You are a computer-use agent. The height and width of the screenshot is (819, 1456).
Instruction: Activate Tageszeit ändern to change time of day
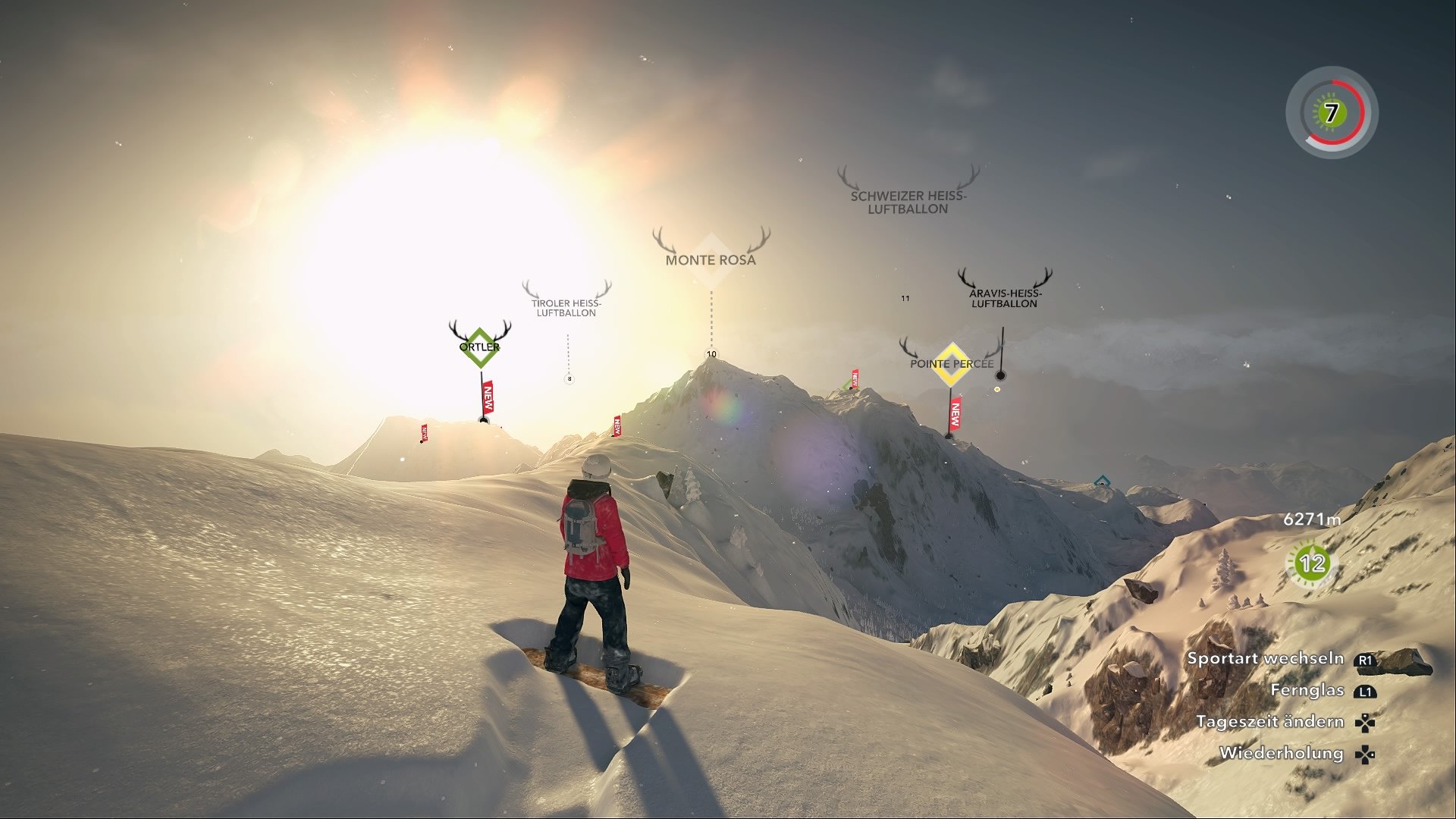coord(1269,721)
